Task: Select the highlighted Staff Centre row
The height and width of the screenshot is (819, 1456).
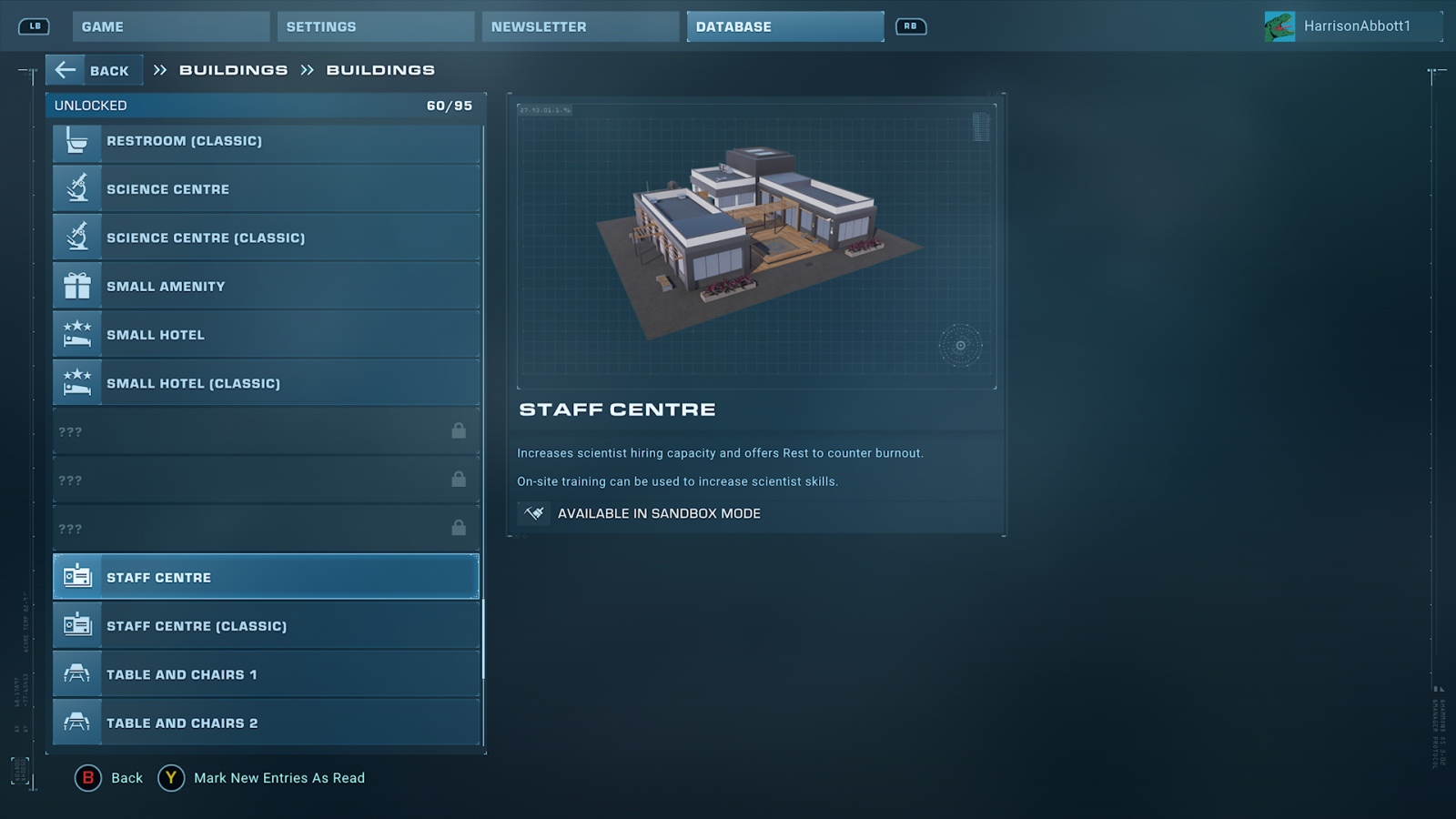Action: [x=266, y=577]
